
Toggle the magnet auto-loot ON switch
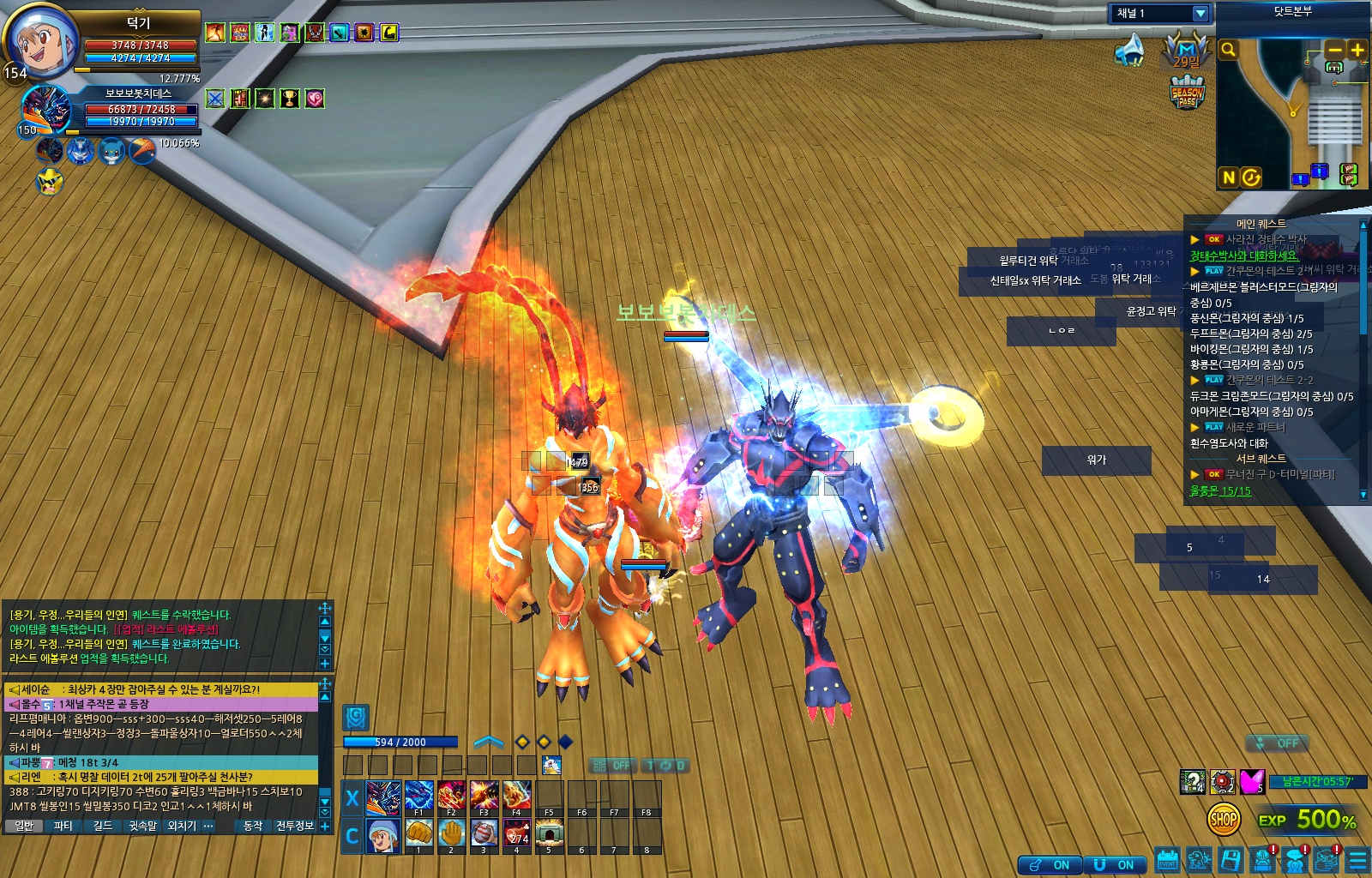coord(1114,864)
